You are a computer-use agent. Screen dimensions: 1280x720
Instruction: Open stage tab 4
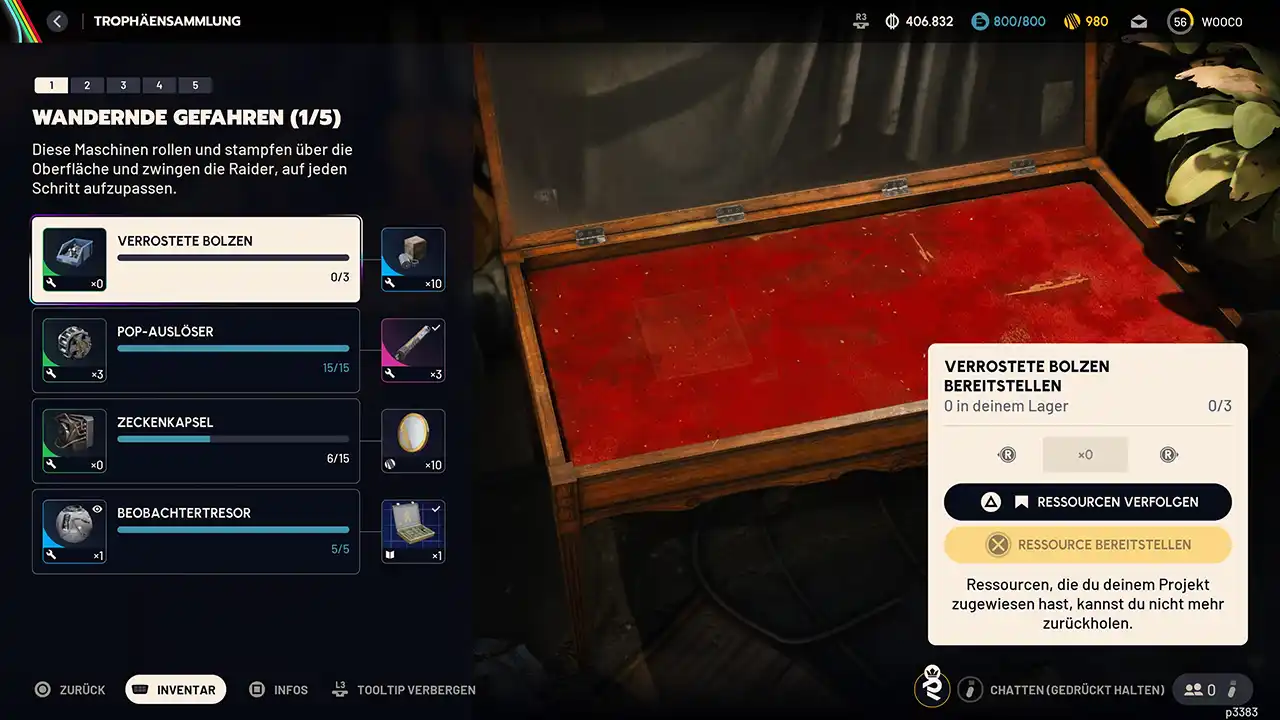pyautogui.click(x=159, y=86)
